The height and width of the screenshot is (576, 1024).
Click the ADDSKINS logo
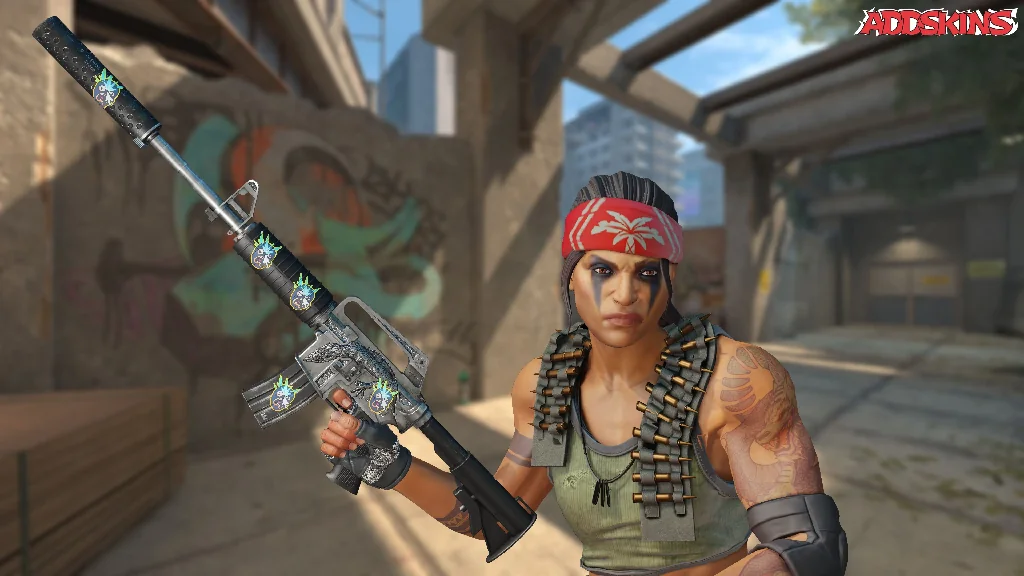pyautogui.click(x=935, y=24)
